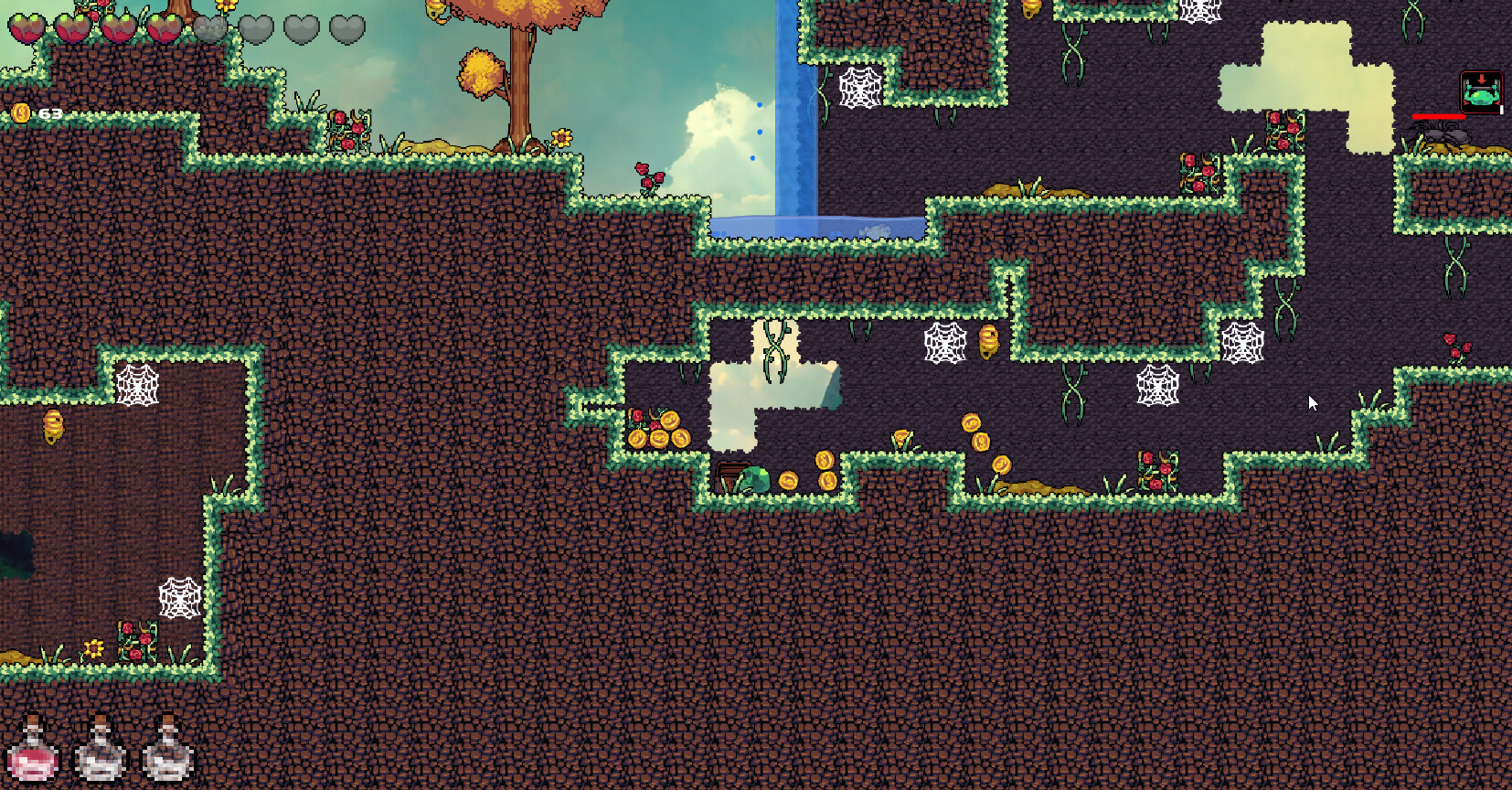Viewport: 1512px width, 790px height.
Task: Click the beehive hanging in the left cave
Action: point(52,425)
